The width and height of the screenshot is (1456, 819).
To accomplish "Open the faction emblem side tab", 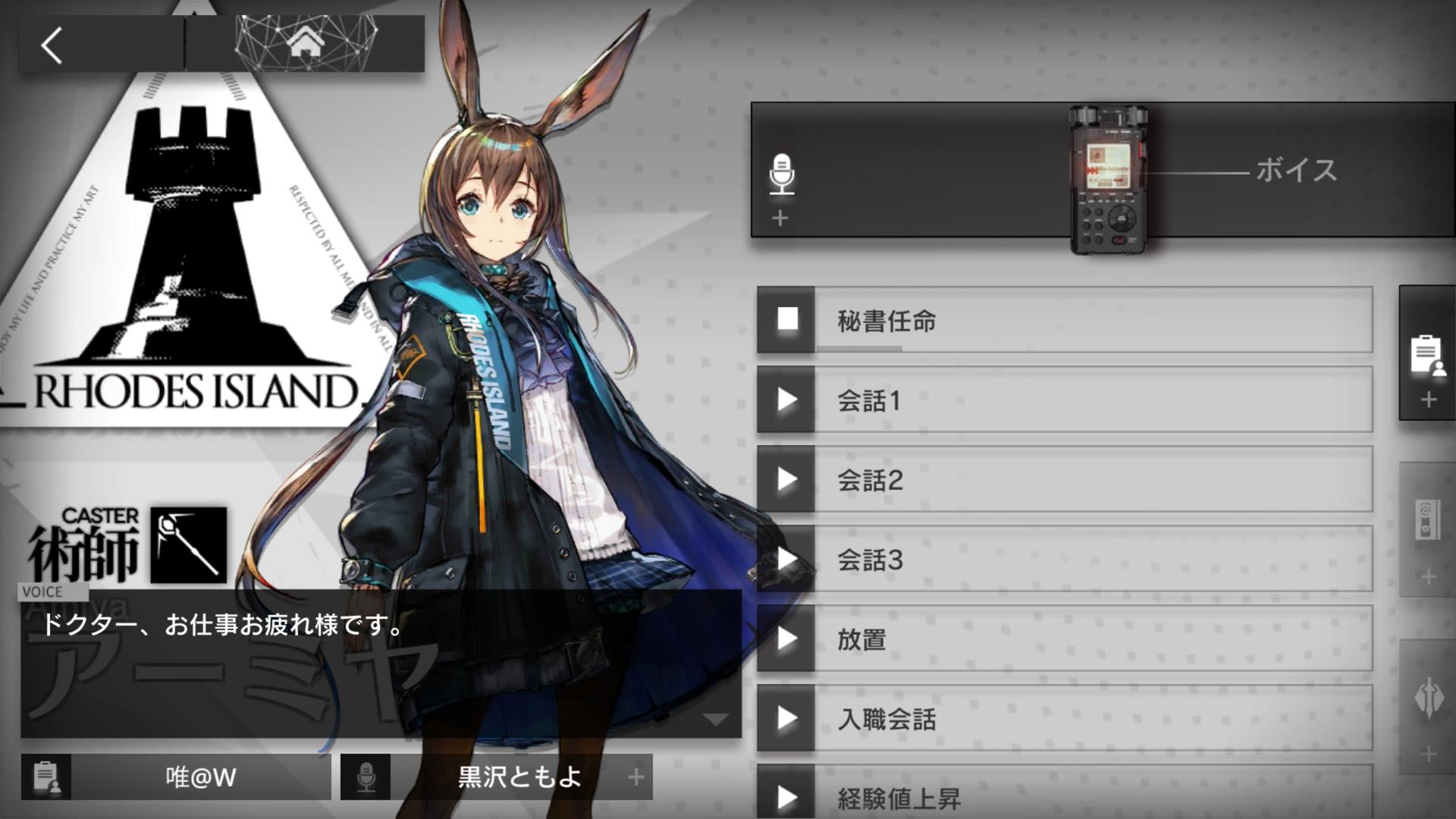I will pyautogui.click(x=1428, y=699).
